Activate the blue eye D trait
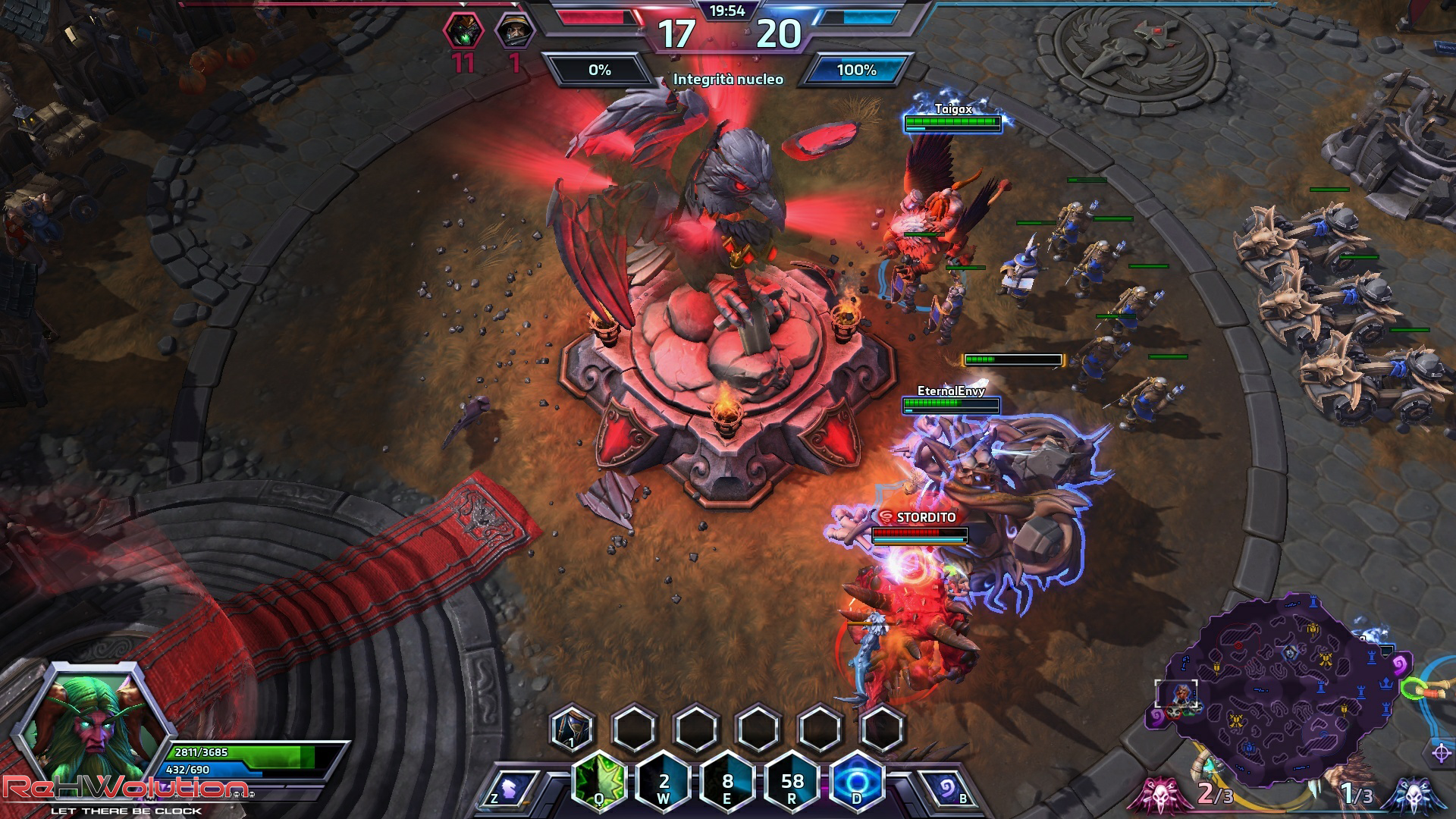 click(857, 781)
